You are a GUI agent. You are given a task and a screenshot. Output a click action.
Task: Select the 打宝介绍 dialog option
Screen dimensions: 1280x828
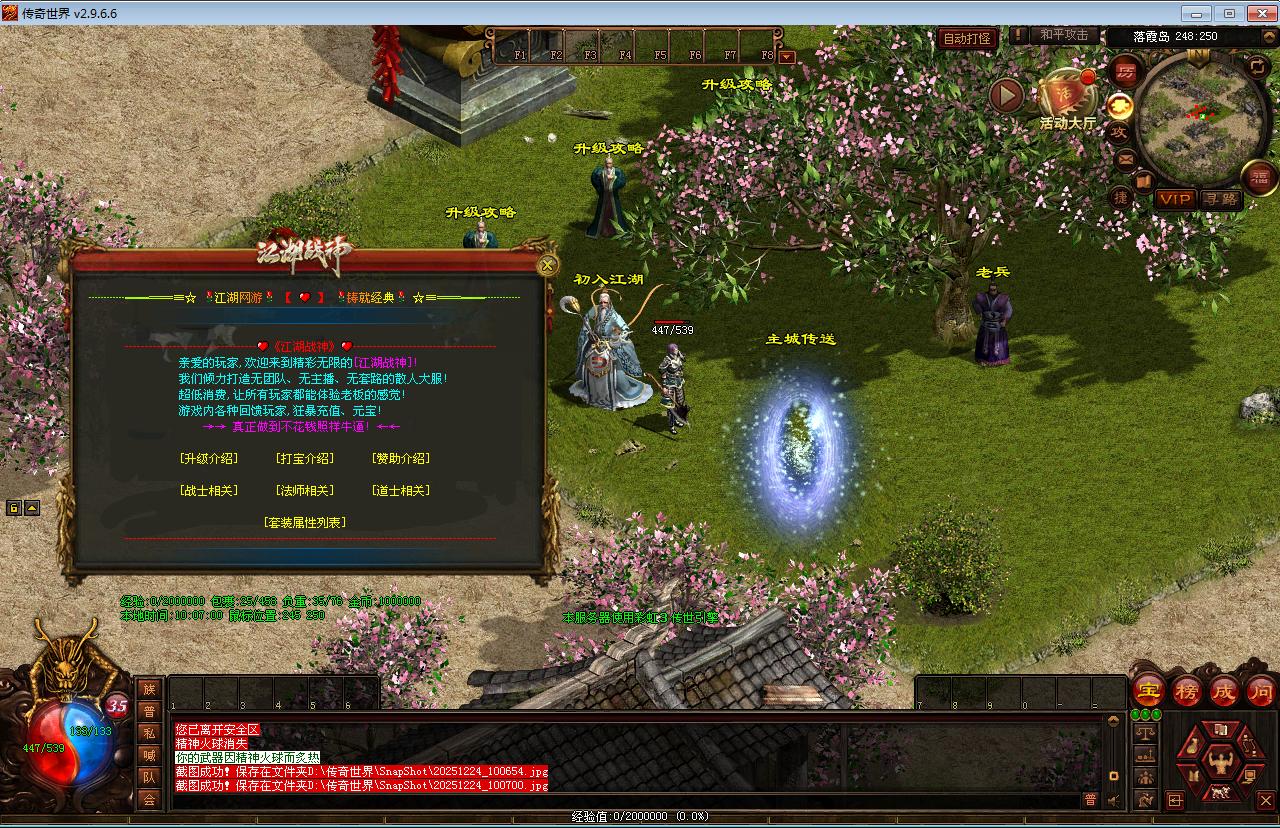tap(304, 459)
